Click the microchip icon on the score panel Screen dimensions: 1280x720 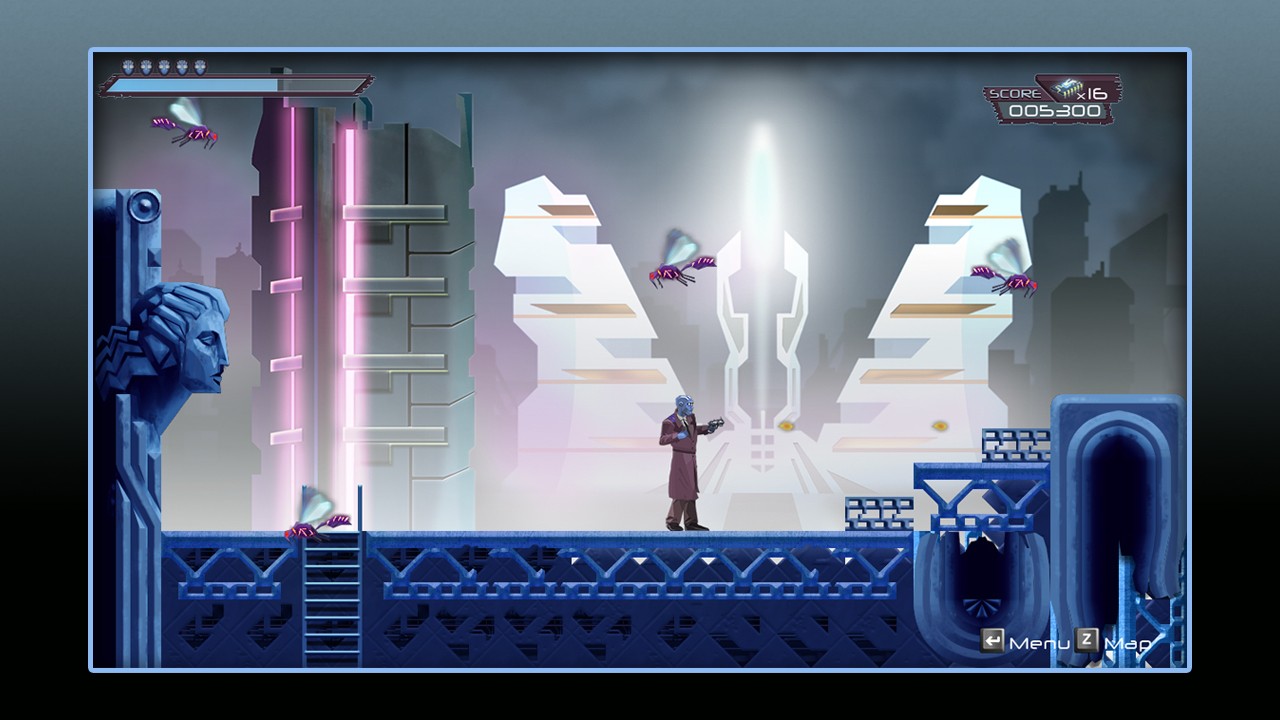coord(1068,88)
